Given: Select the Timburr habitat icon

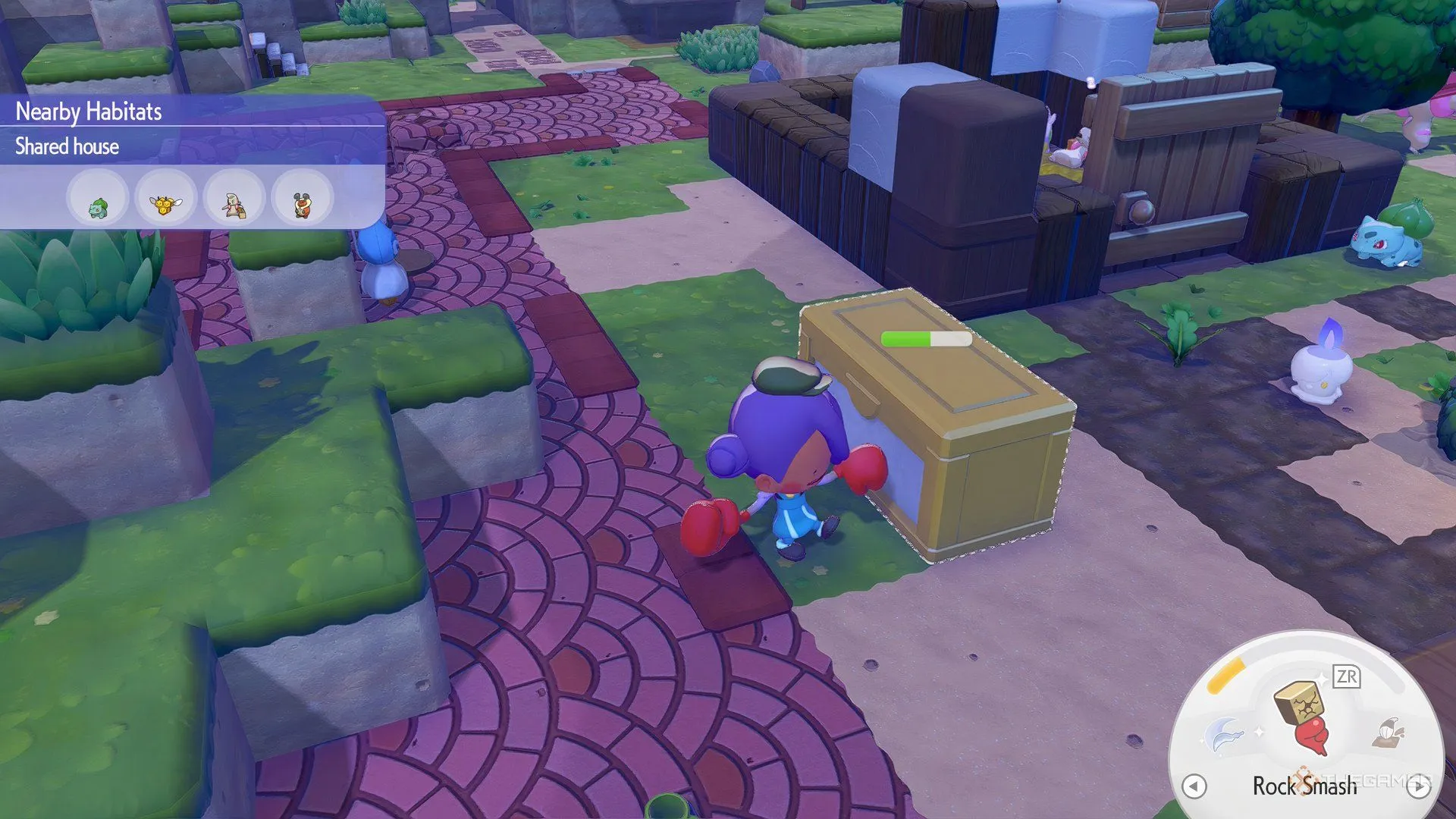Looking at the screenshot, I should tap(234, 199).
